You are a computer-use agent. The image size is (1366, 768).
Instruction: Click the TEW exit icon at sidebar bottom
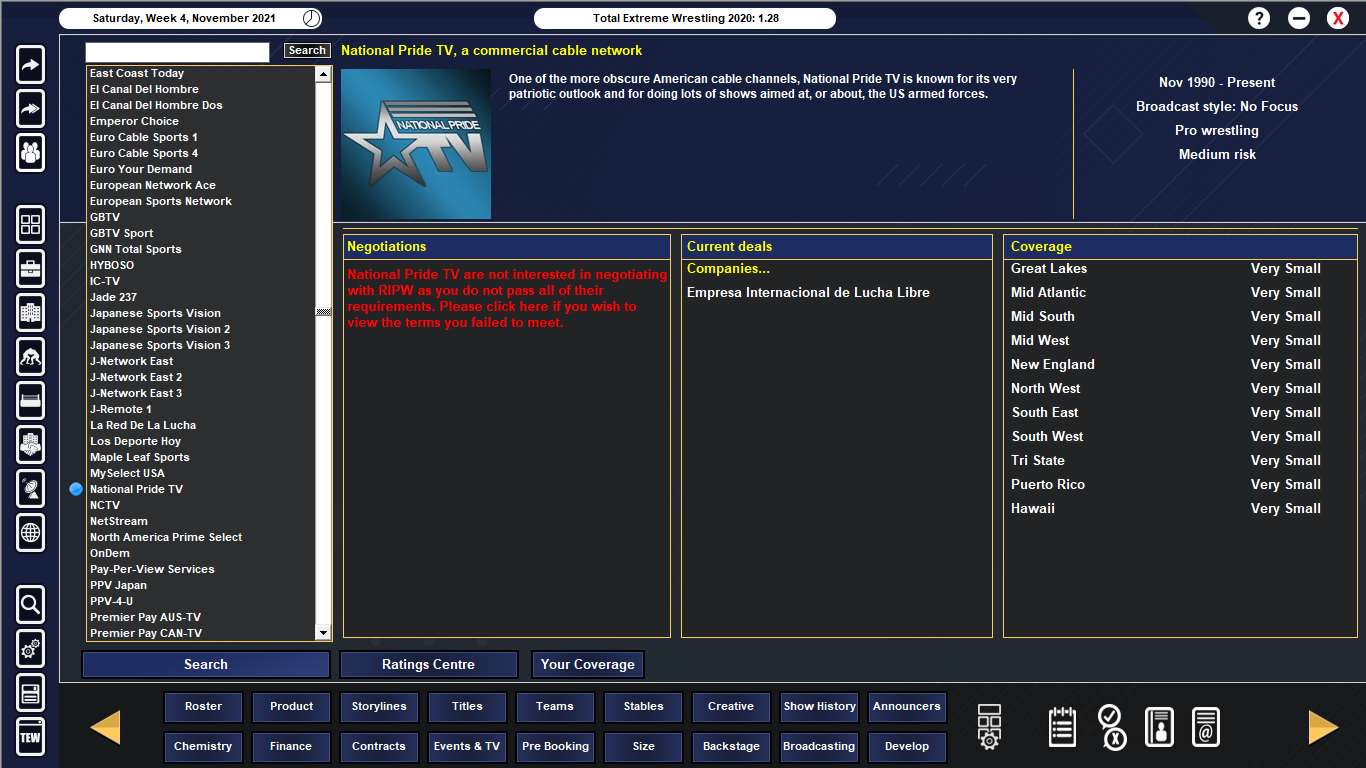(29, 737)
